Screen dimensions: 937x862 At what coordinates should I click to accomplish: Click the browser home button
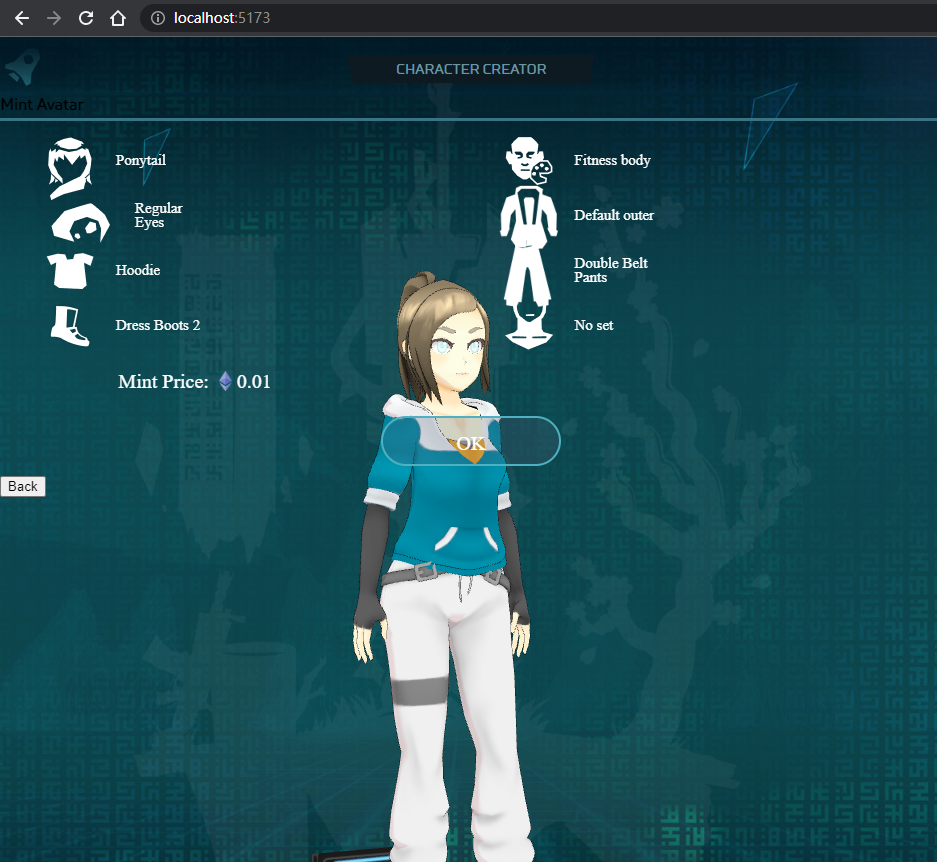pyautogui.click(x=118, y=18)
